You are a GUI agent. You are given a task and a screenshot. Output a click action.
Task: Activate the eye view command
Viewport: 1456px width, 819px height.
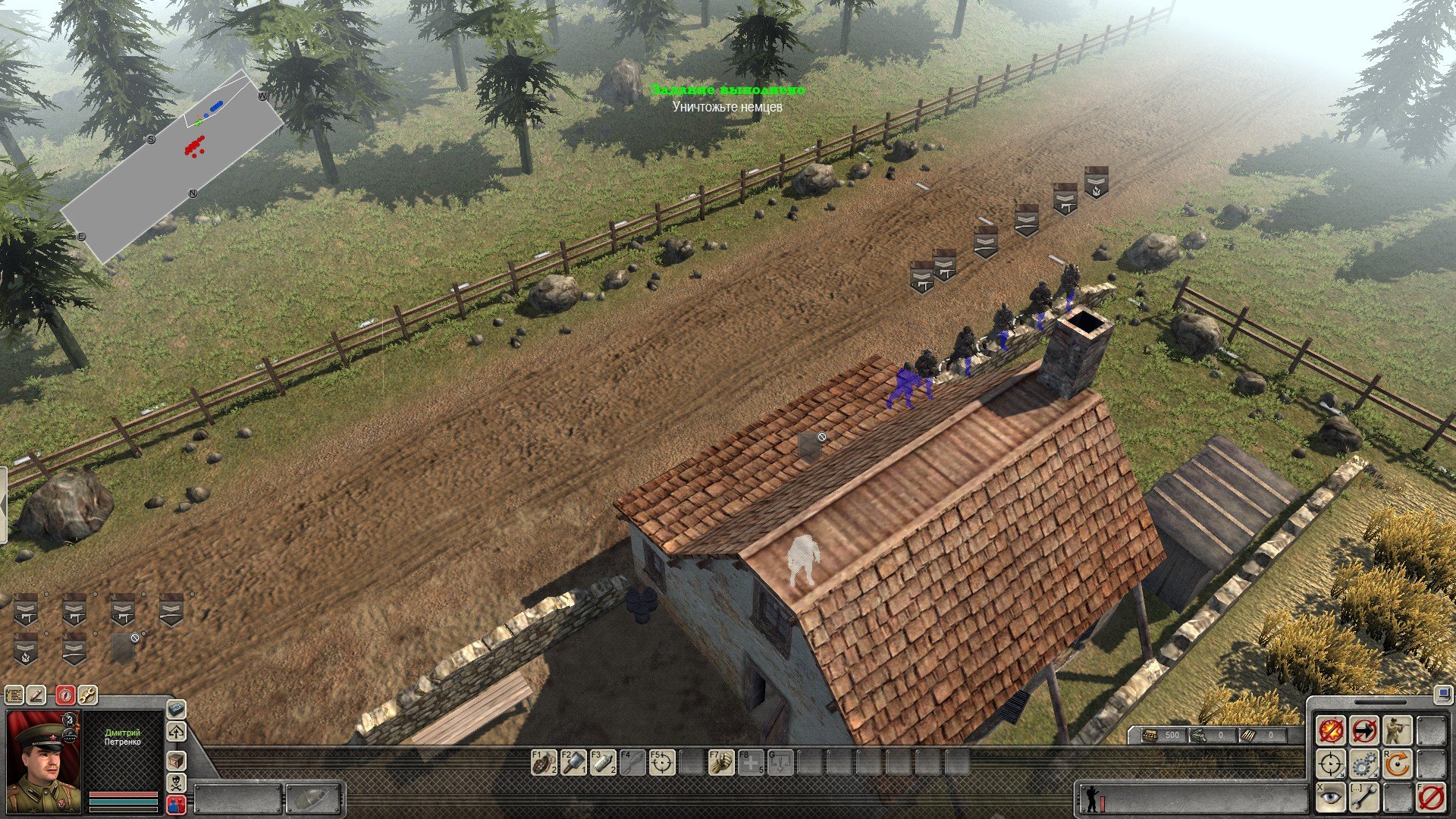pos(1331,798)
